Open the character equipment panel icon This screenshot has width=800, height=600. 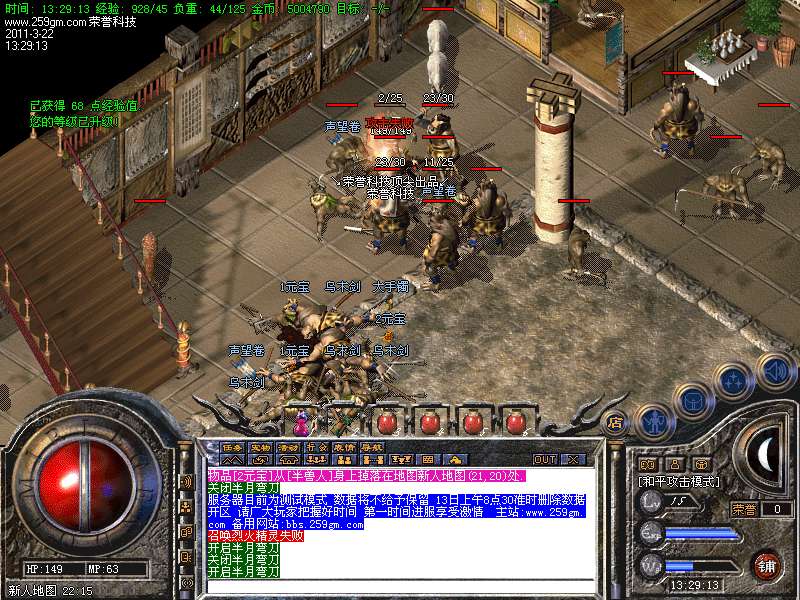pyautogui.click(x=655, y=419)
